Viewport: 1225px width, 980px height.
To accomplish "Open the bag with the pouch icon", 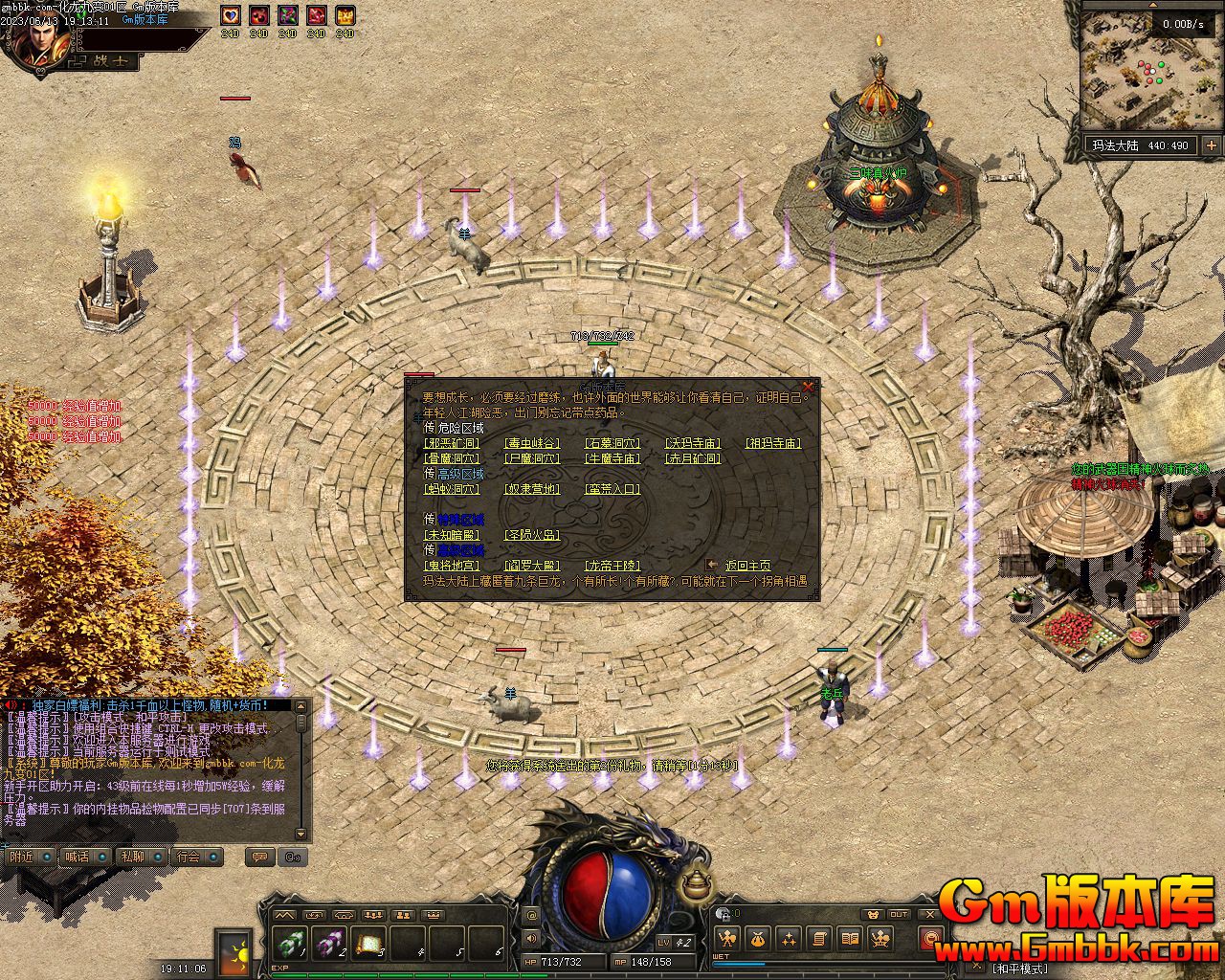I will click(x=758, y=939).
